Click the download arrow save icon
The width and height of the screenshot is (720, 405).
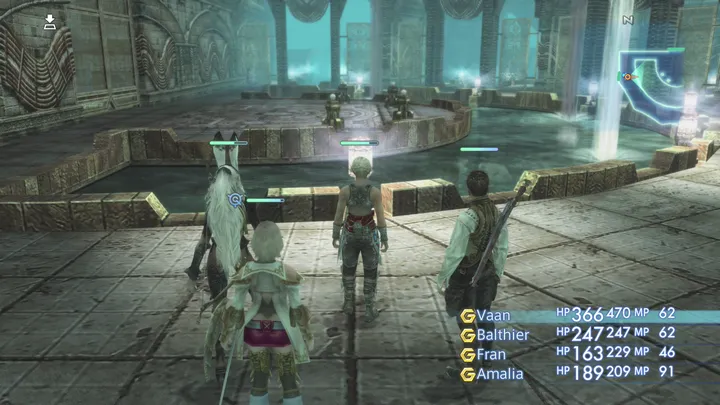[x=50, y=21]
